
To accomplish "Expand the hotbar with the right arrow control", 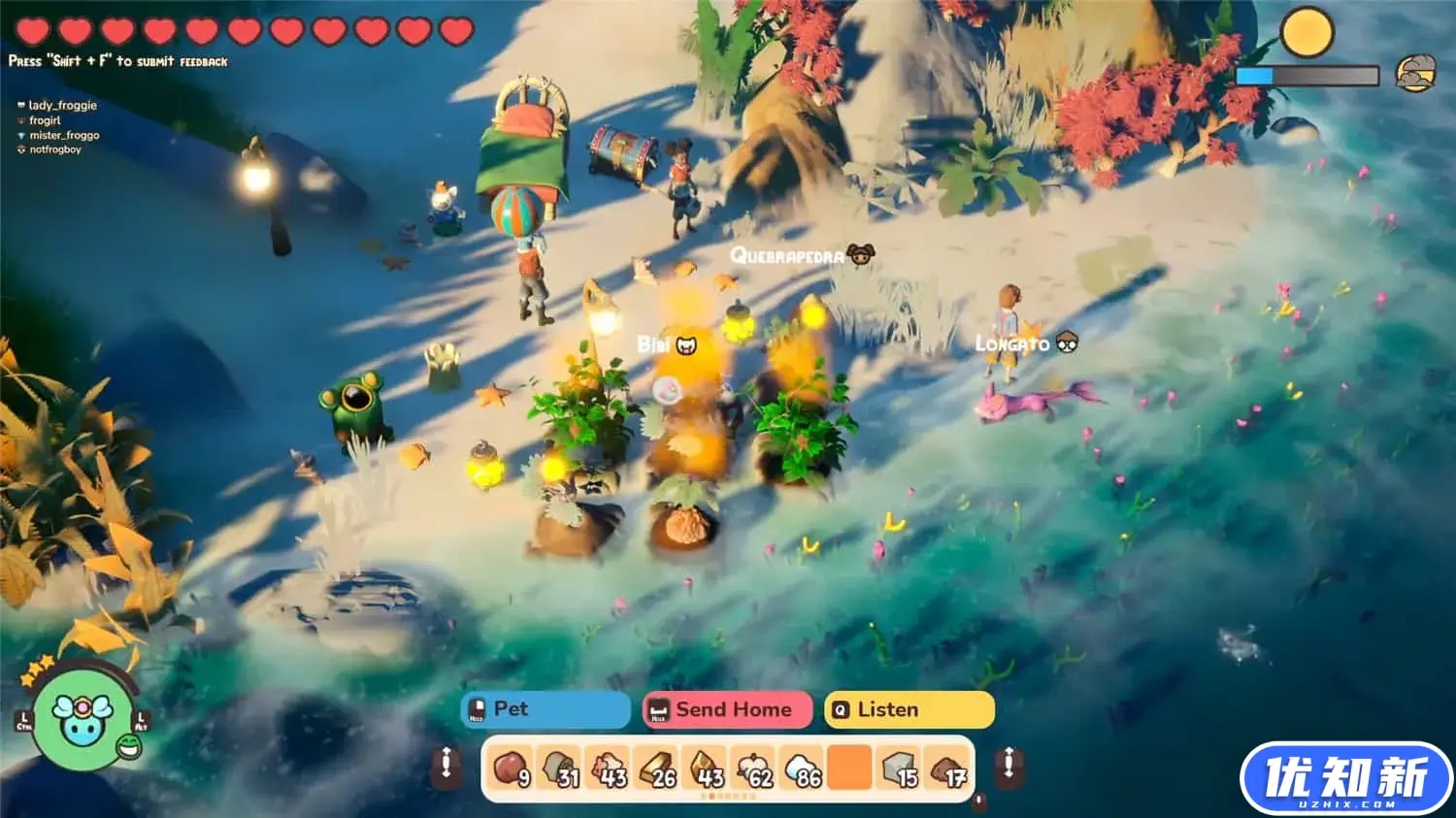I will (1009, 767).
